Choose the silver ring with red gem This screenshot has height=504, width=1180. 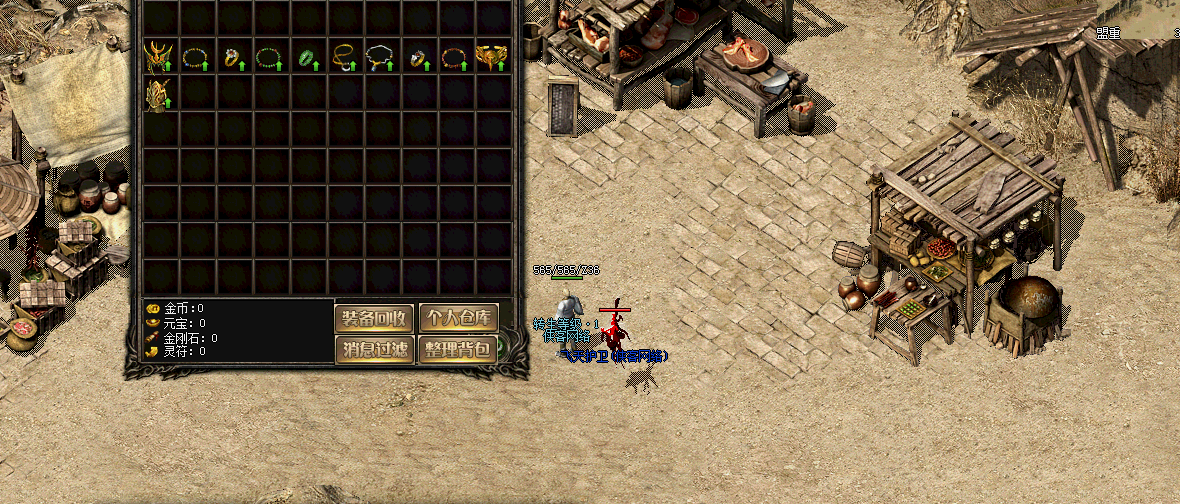pos(418,56)
